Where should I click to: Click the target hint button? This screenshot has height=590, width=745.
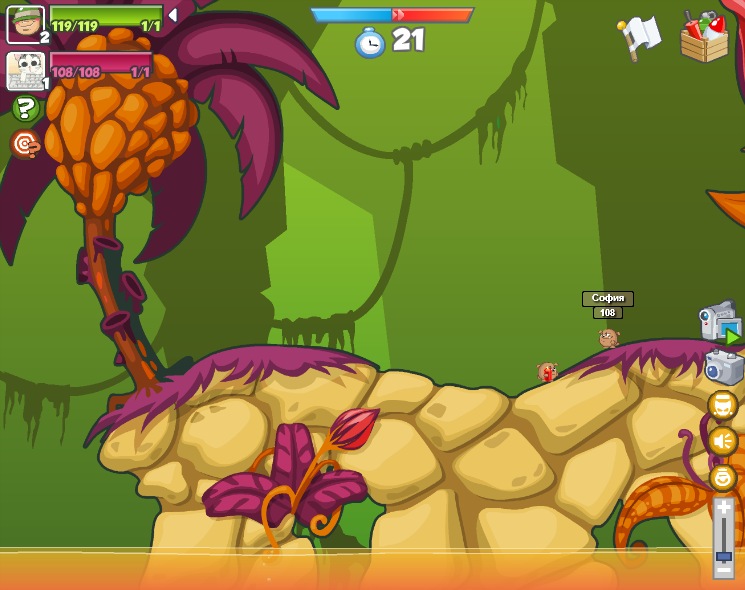pos(26,144)
